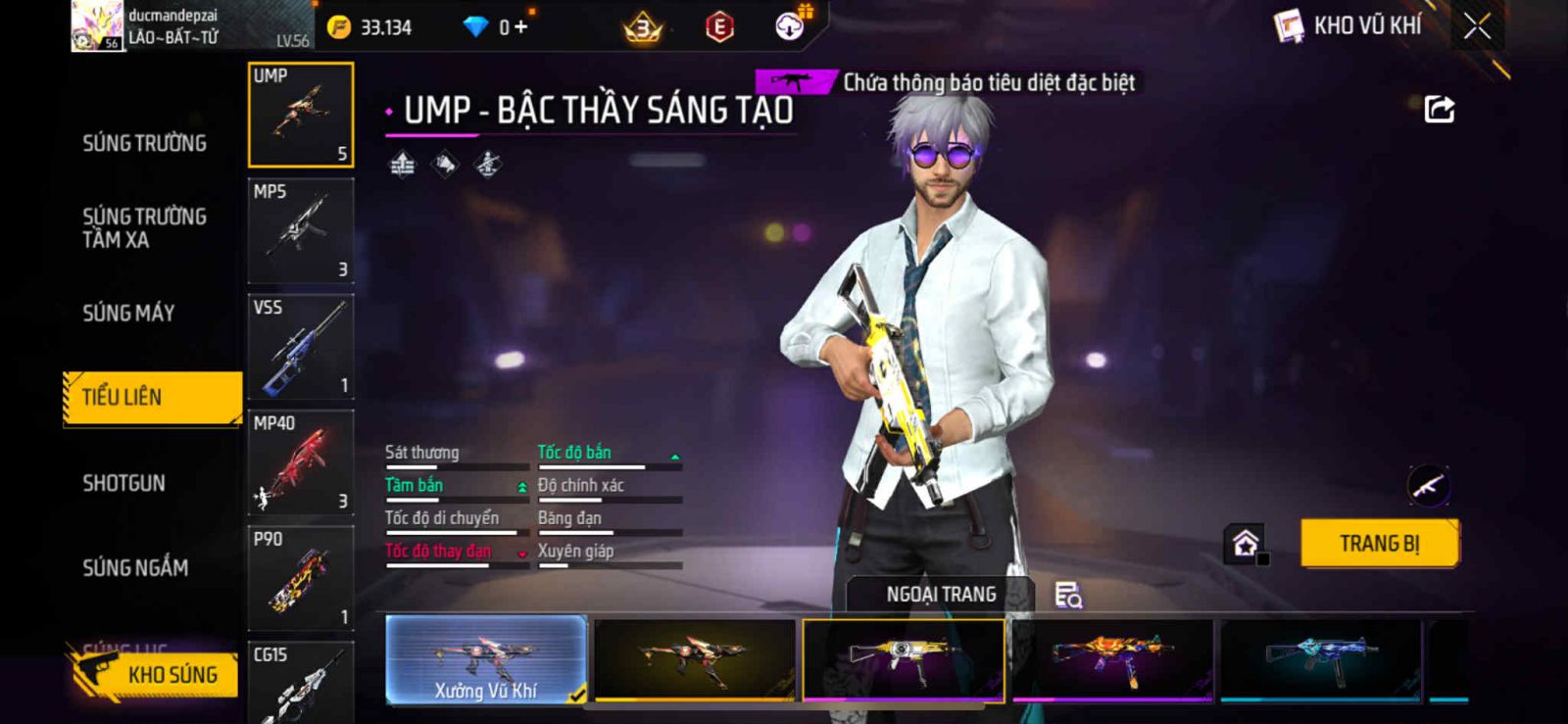The height and width of the screenshot is (724, 1568).
Task: Select the Xưởng Vũ Khí skin thumbnail
Action: (487, 660)
